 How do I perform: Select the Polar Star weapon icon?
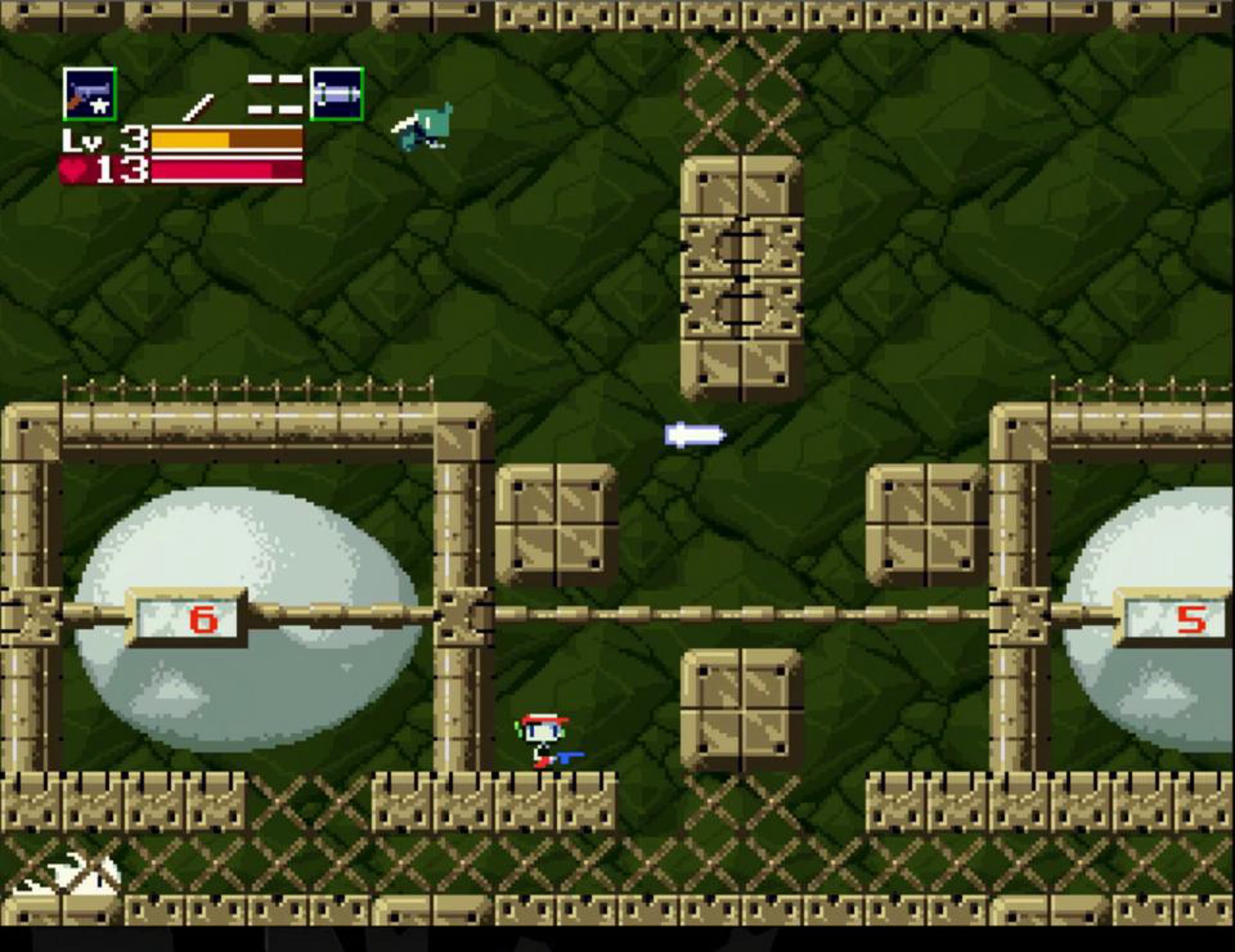(90, 94)
